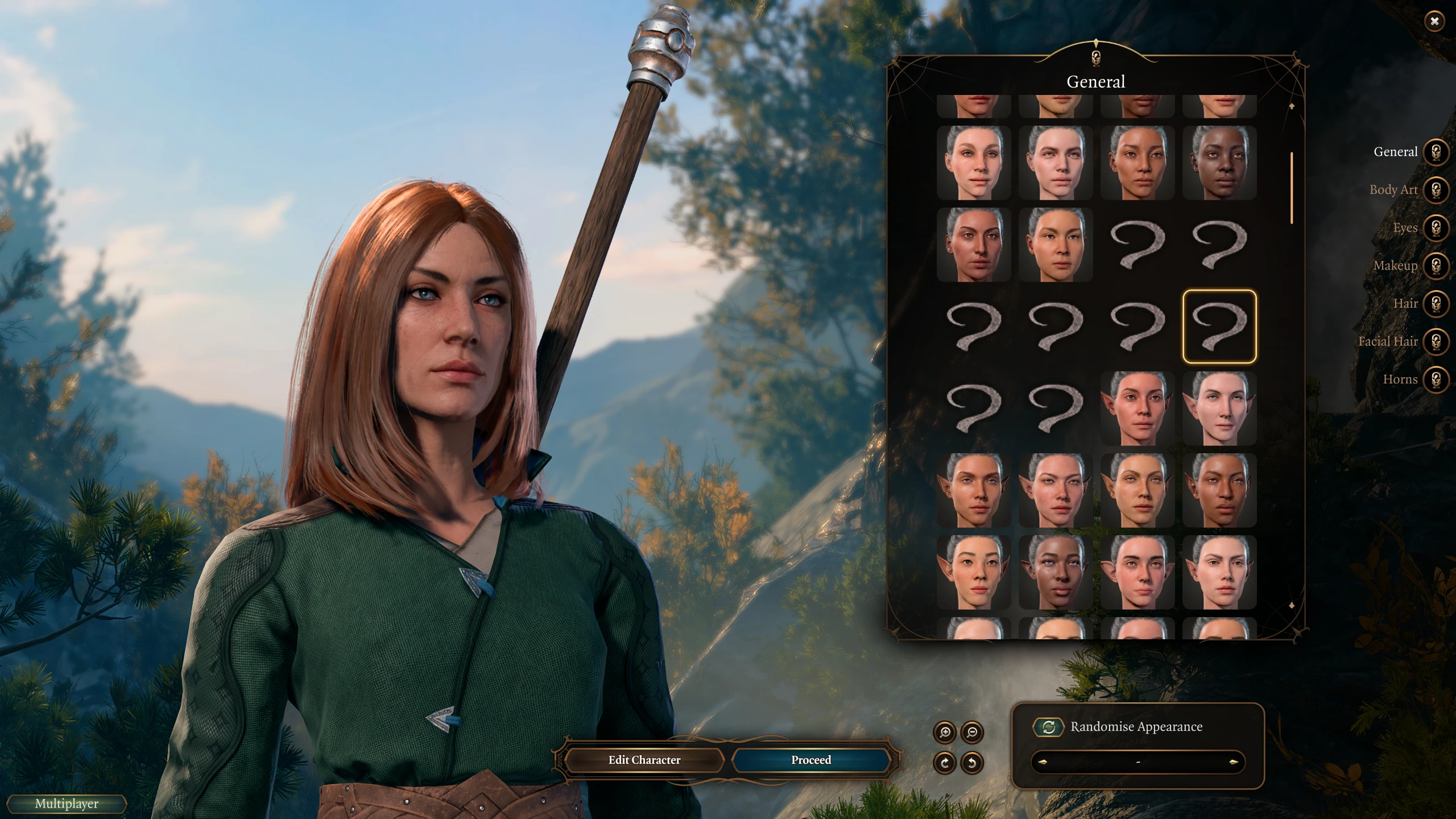Select the Makeup section icon

point(1436,265)
